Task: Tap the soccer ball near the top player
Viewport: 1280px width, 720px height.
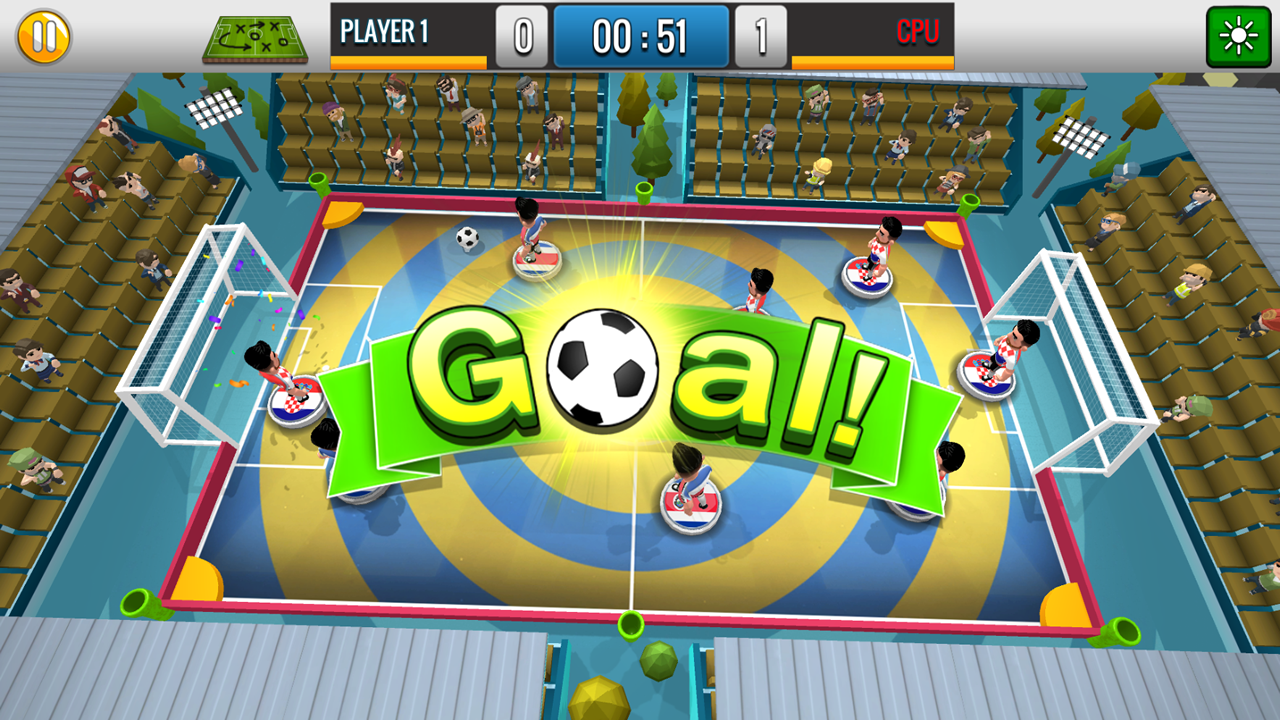Action: 466,237
